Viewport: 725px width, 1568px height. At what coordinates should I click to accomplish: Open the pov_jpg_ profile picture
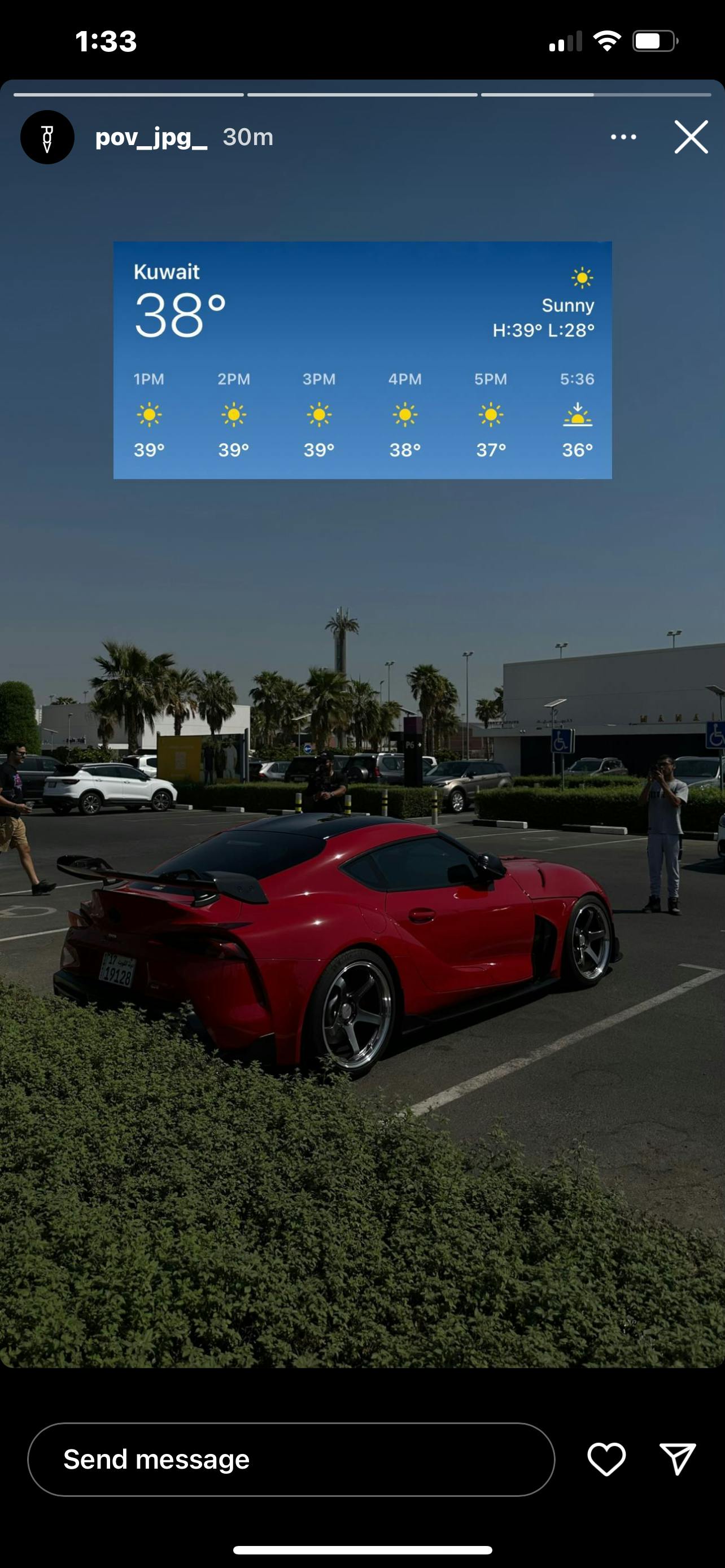pos(47,138)
